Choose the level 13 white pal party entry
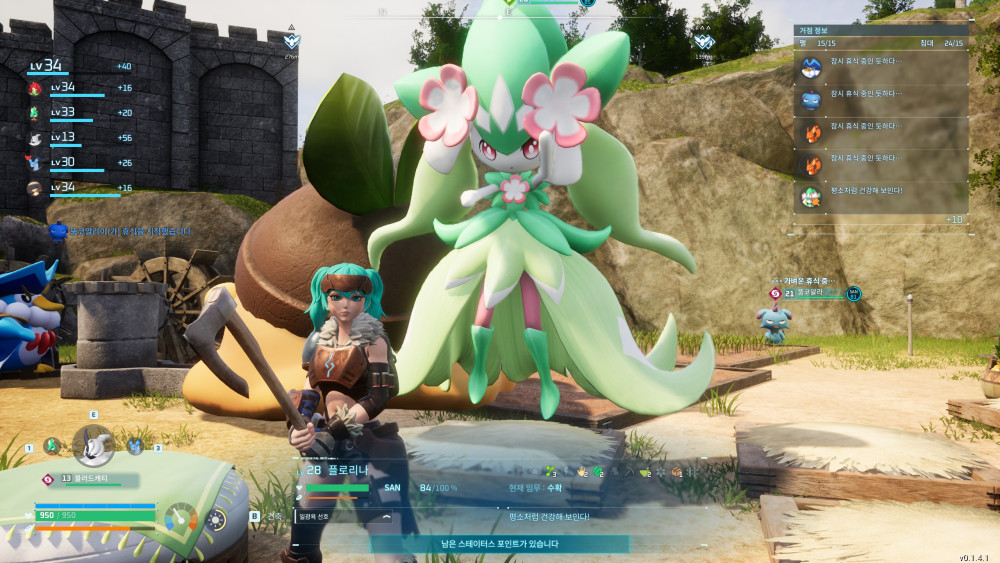The image size is (1000, 563). (x=35, y=139)
